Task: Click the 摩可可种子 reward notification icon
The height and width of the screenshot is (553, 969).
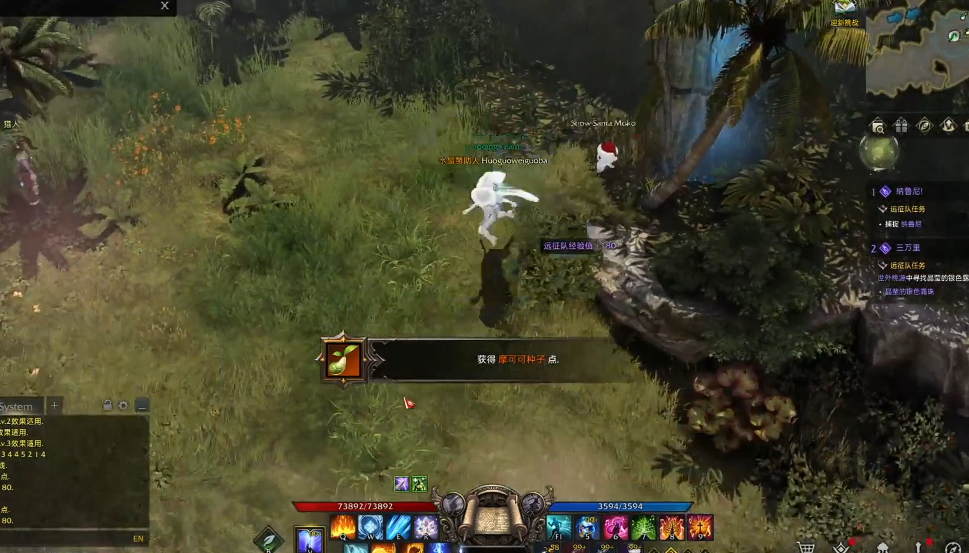Action: [x=345, y=359]
